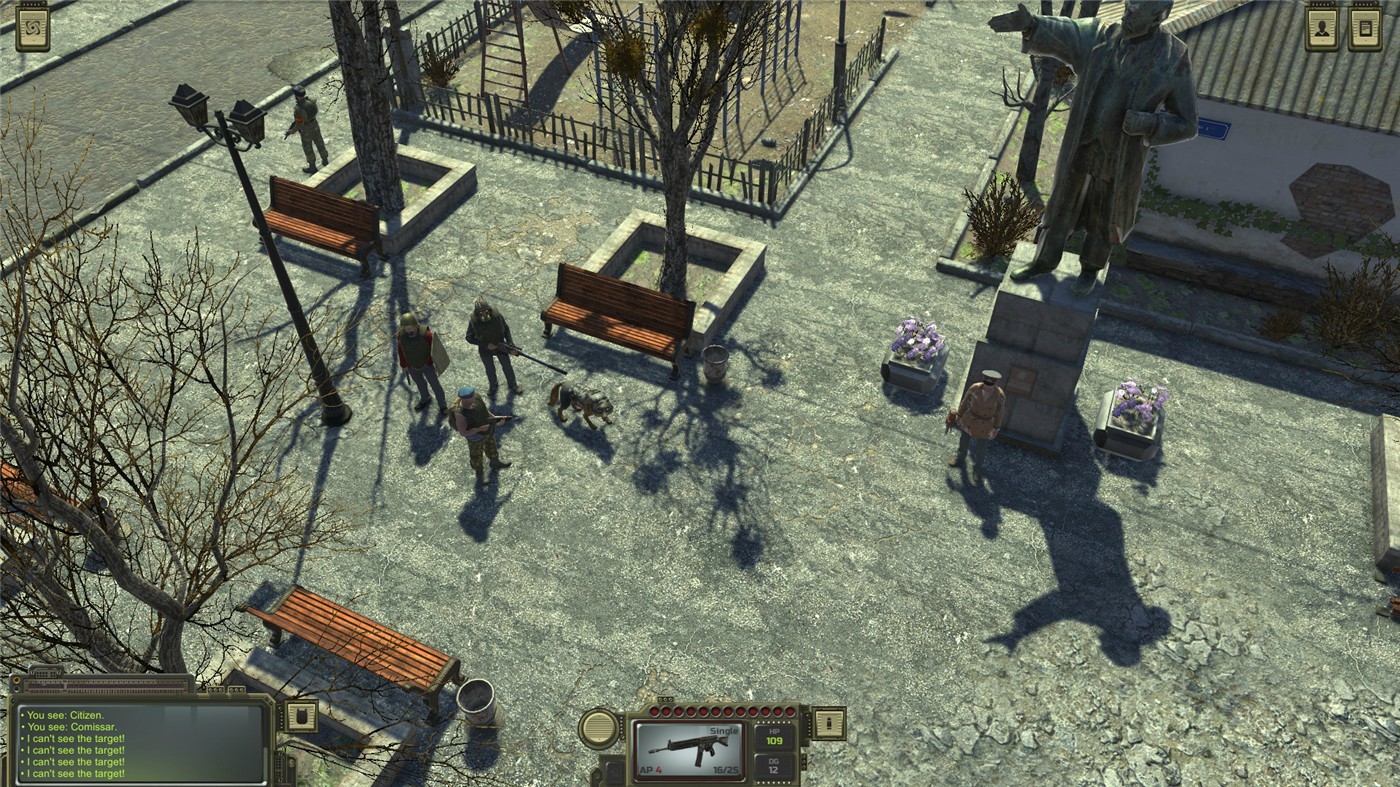The image size is (1400, 787).
Task: Open the journal notes icon top-right
Action: point(1363,27)
